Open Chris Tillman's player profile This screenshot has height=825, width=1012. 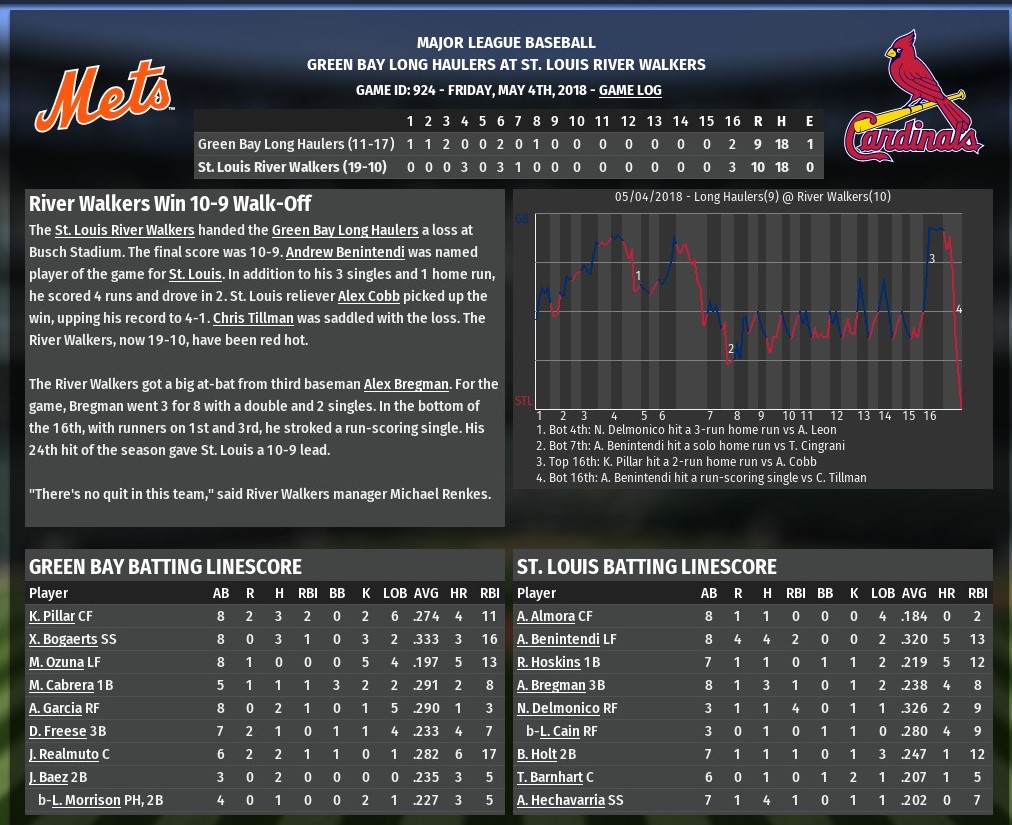(x=253, y=318)
